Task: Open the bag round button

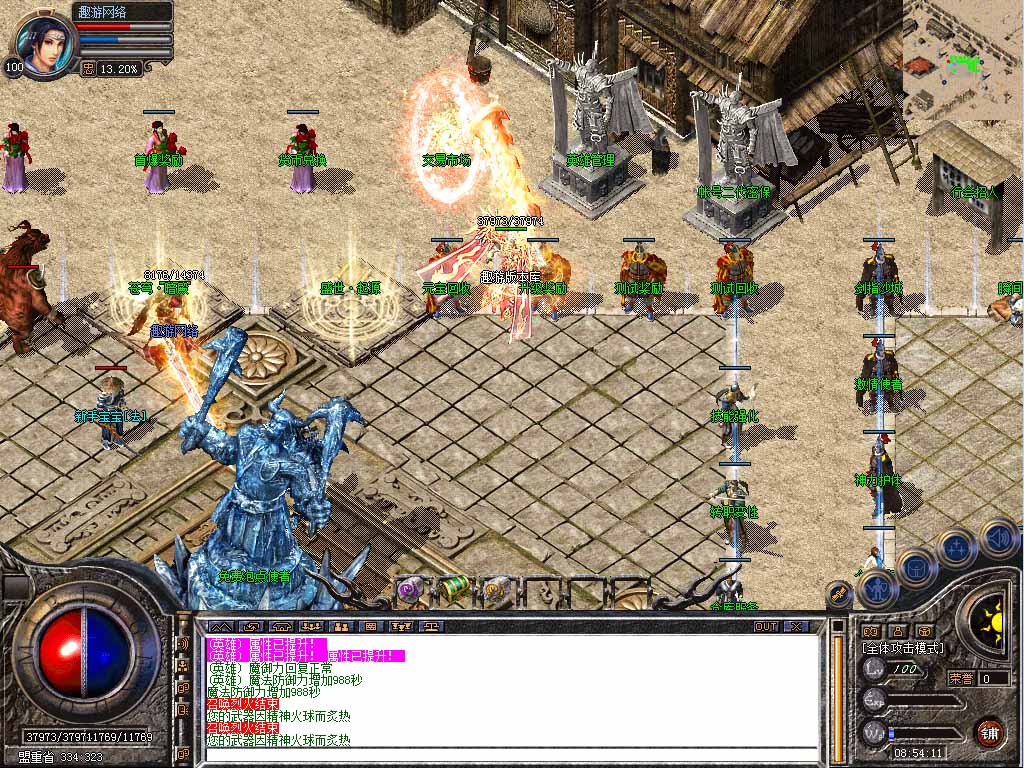Action: click(x=916, y=569)
